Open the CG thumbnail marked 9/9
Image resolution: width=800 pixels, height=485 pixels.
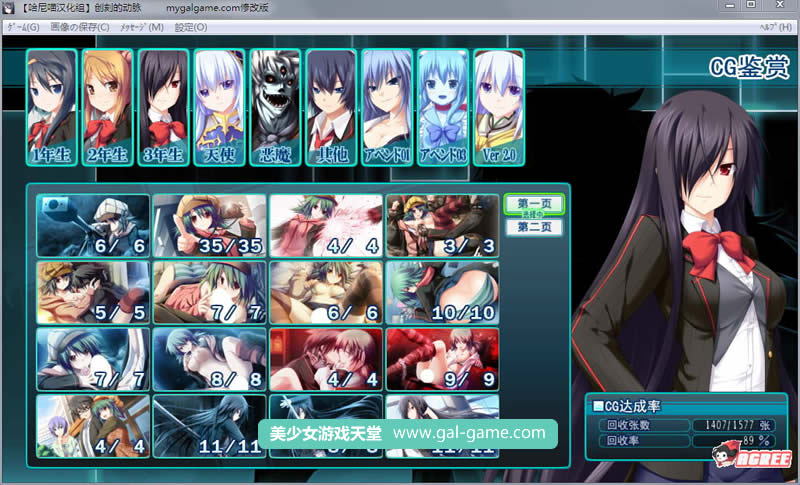coord(442,359)
